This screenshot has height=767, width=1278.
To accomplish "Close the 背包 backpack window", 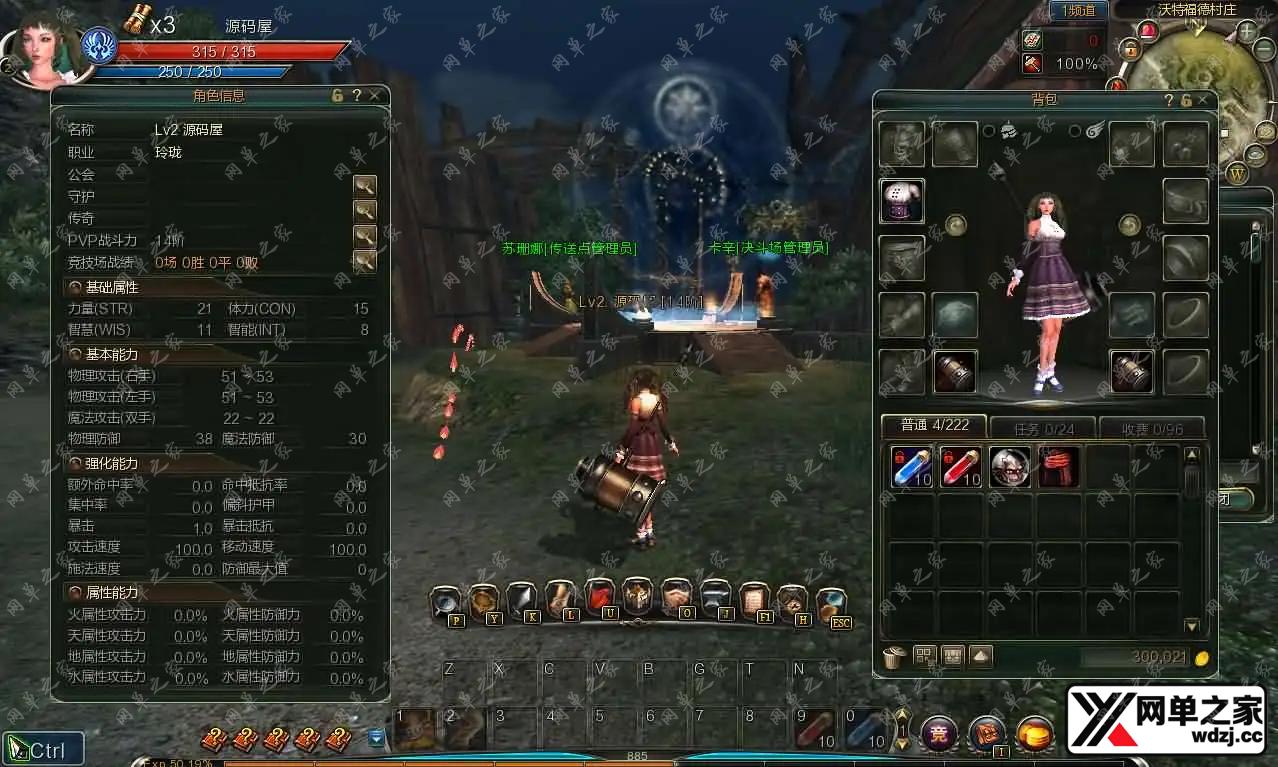I will pos(1202,100).
